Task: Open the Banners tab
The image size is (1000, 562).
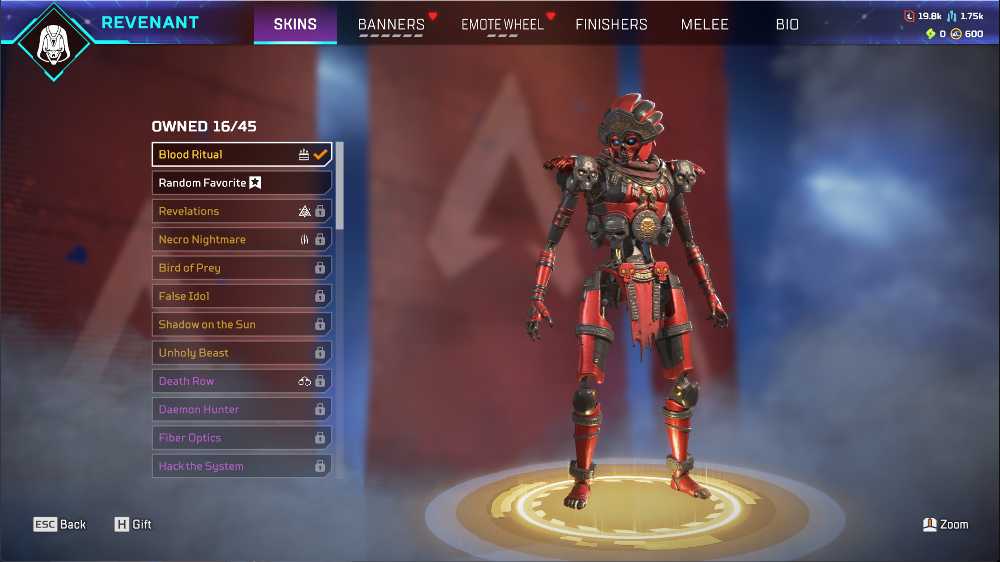Action: point(391,24)
